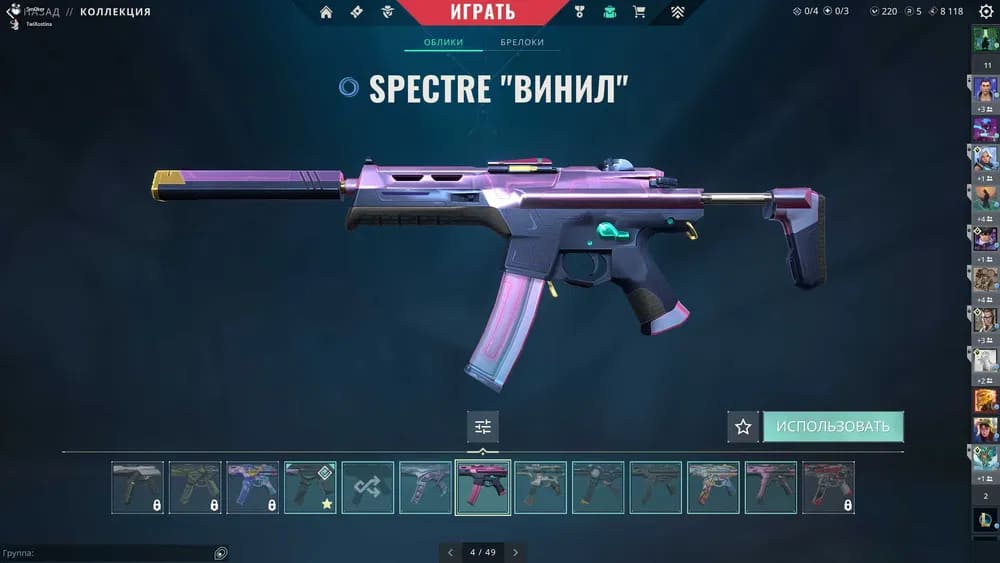The image size is (1000, 563).
Task: Select the random shuffle skin tile
Action: point(368,487)
